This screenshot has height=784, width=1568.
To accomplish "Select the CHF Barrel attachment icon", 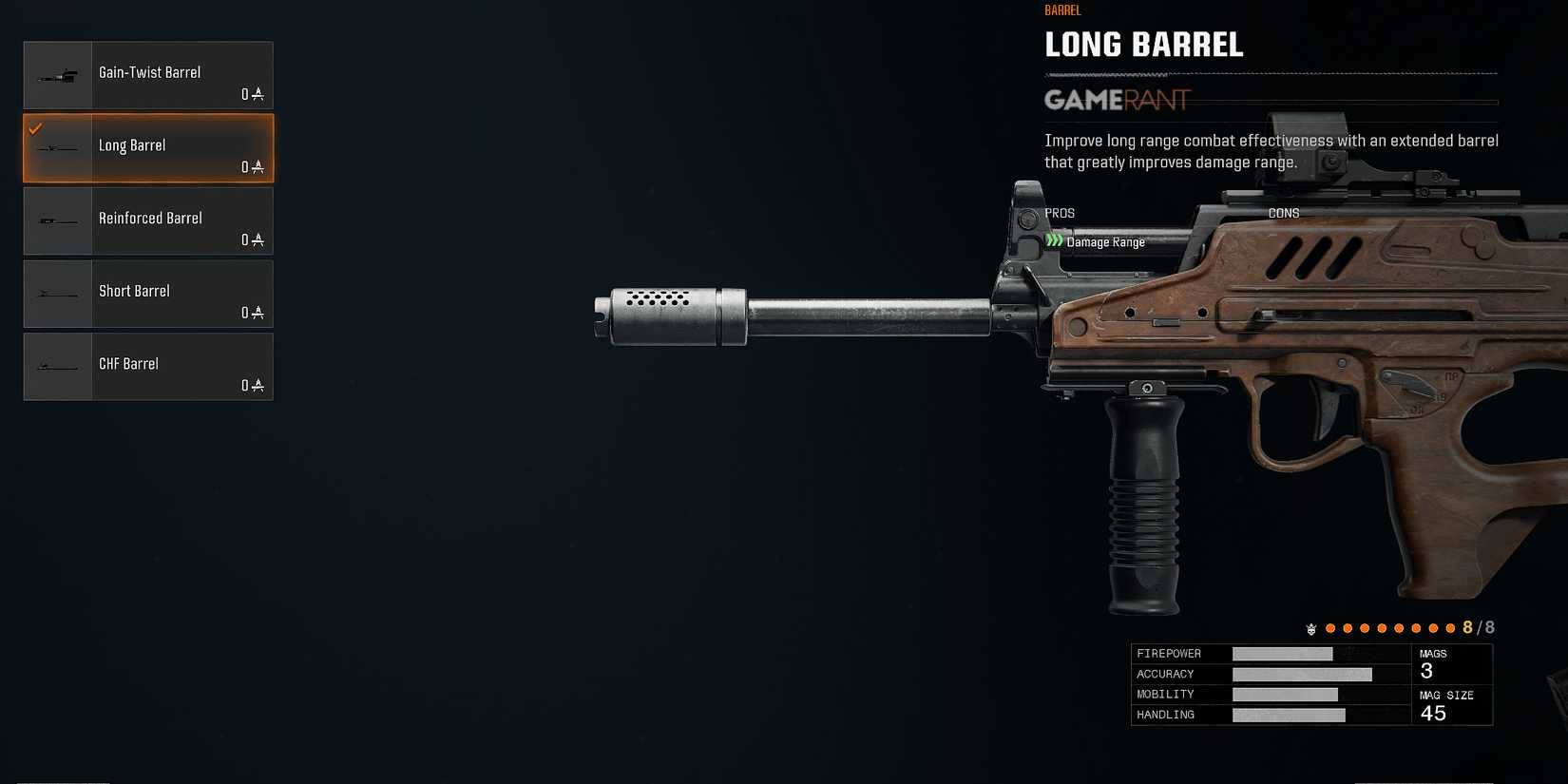I will (57, 367).
